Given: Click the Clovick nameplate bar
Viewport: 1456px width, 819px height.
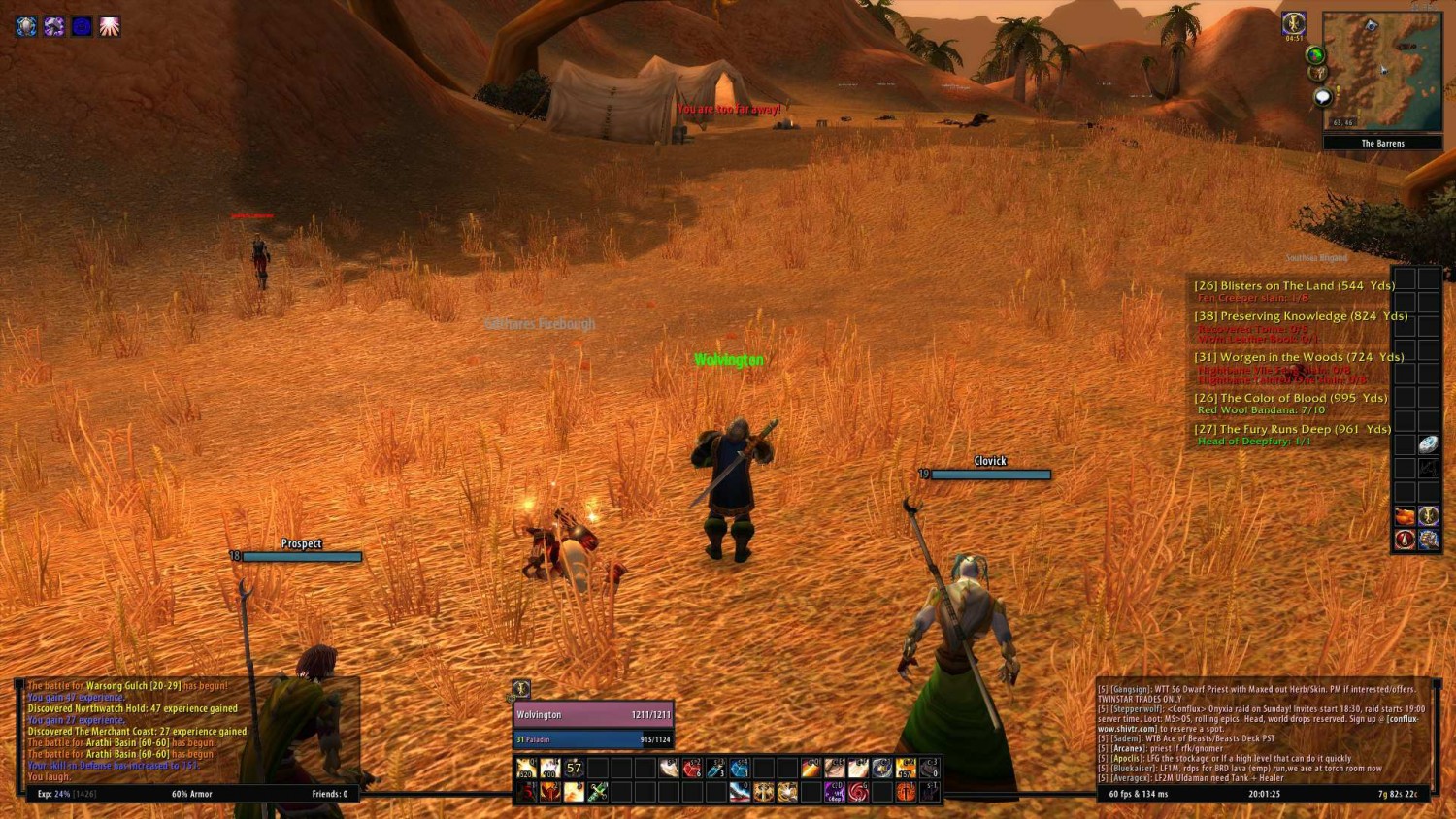Looking at the screenshot, I should [x=990, y=475].
